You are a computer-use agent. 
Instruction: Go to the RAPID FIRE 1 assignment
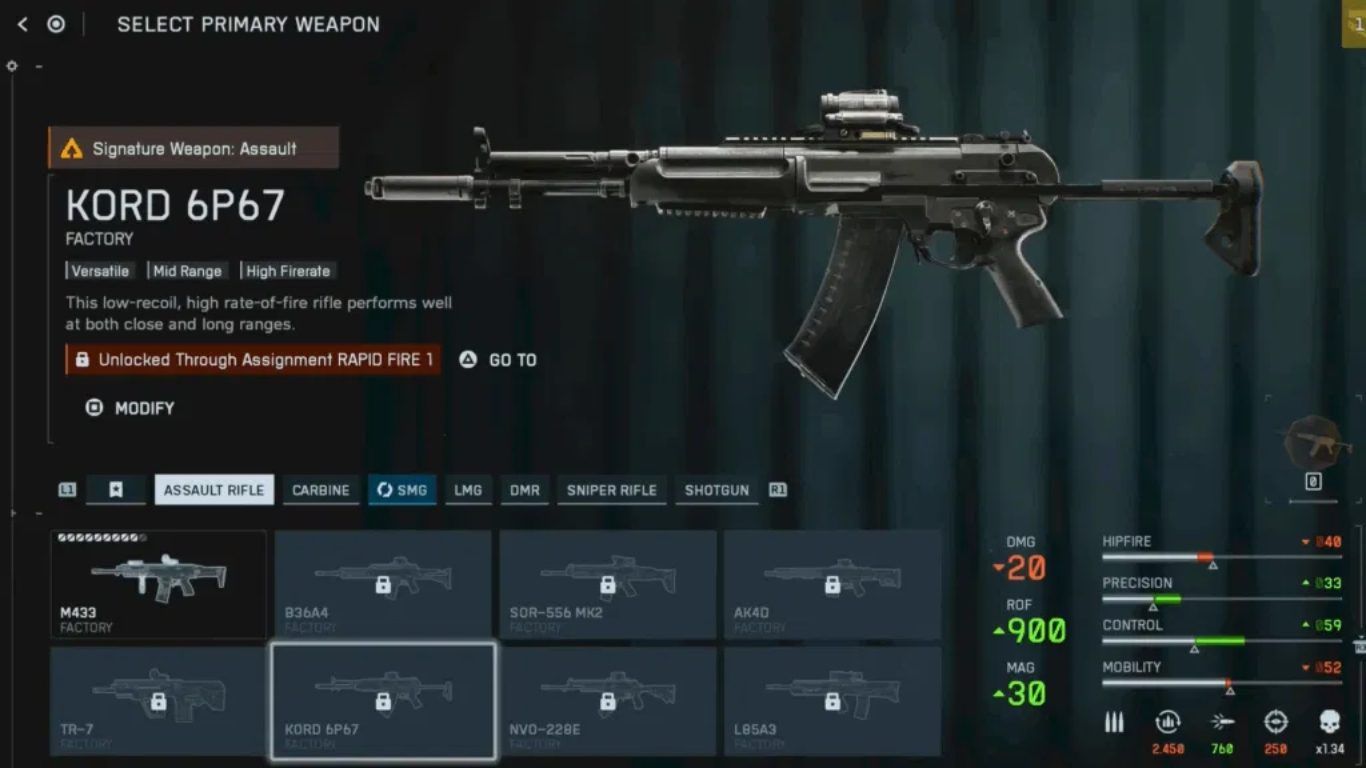[x=498, y=360]
